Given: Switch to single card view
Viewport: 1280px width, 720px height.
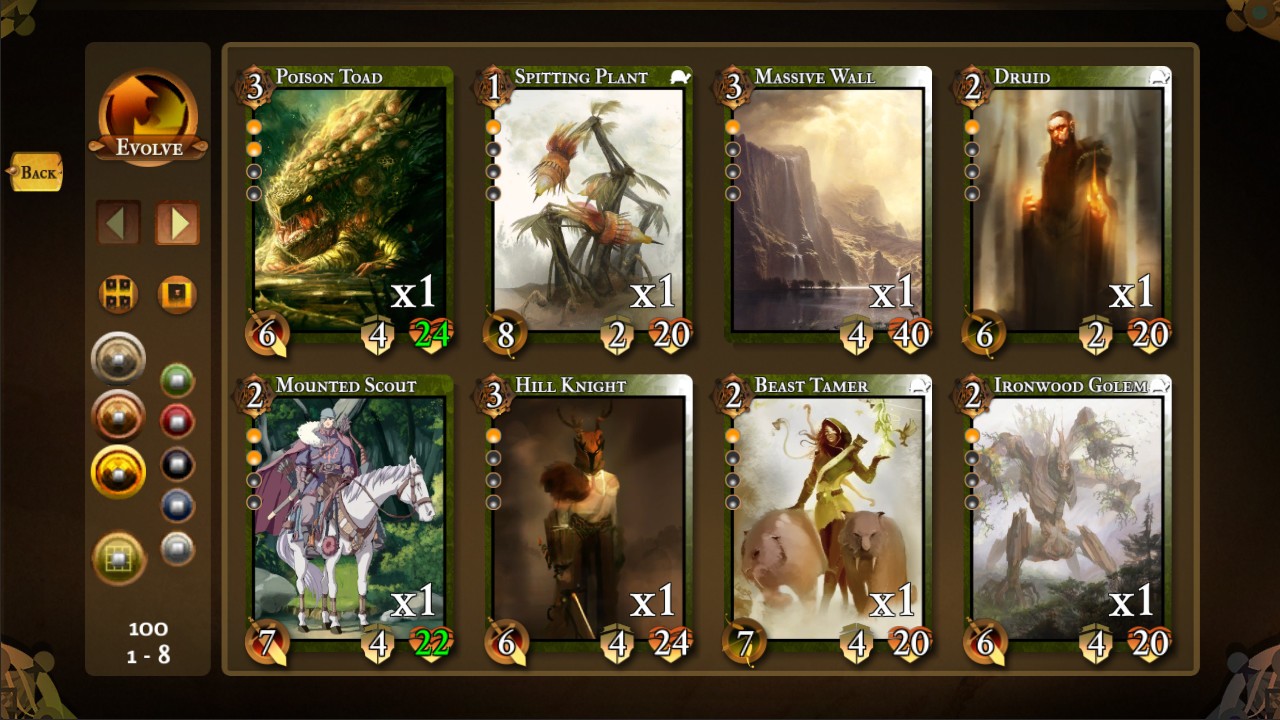Looking at the screenshot, I should [177, 295].
